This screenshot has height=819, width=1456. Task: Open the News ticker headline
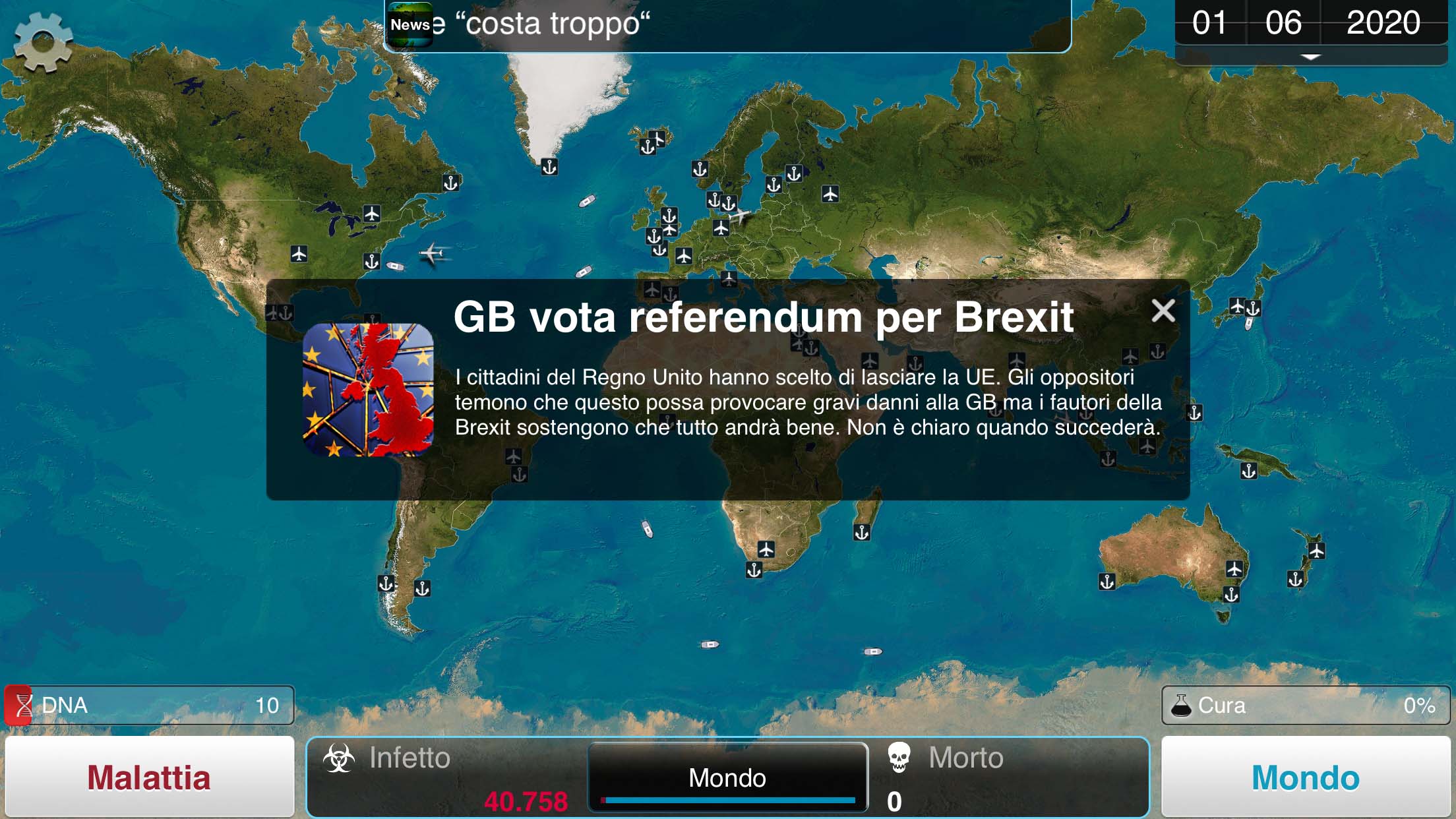(727, 25)
